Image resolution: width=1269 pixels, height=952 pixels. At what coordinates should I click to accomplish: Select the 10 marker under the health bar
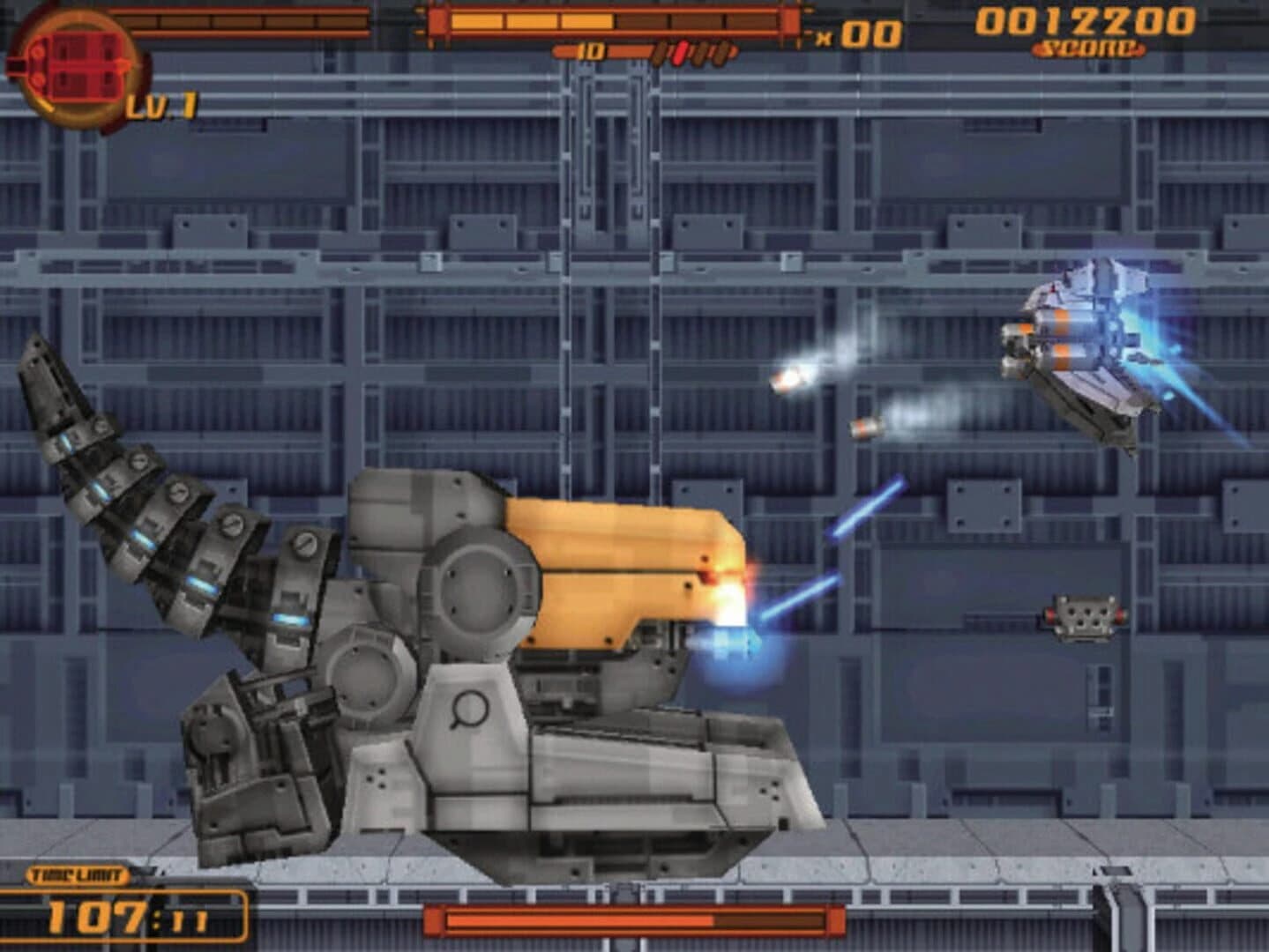[x=593, y=49]
